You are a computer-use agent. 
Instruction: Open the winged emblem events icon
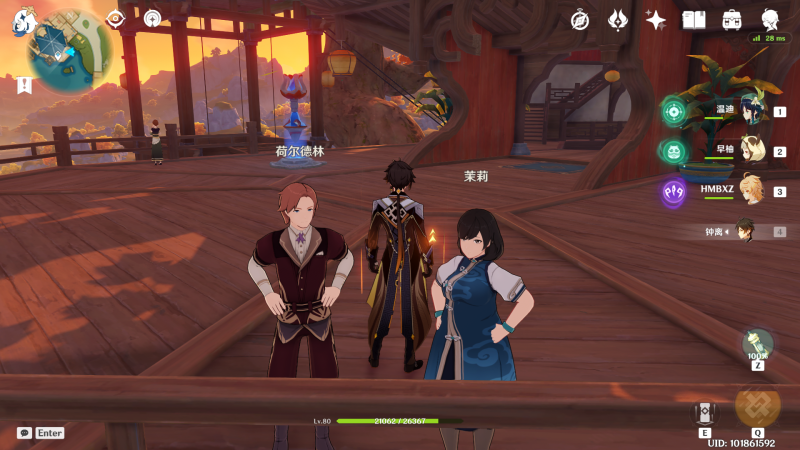[618, 19]
